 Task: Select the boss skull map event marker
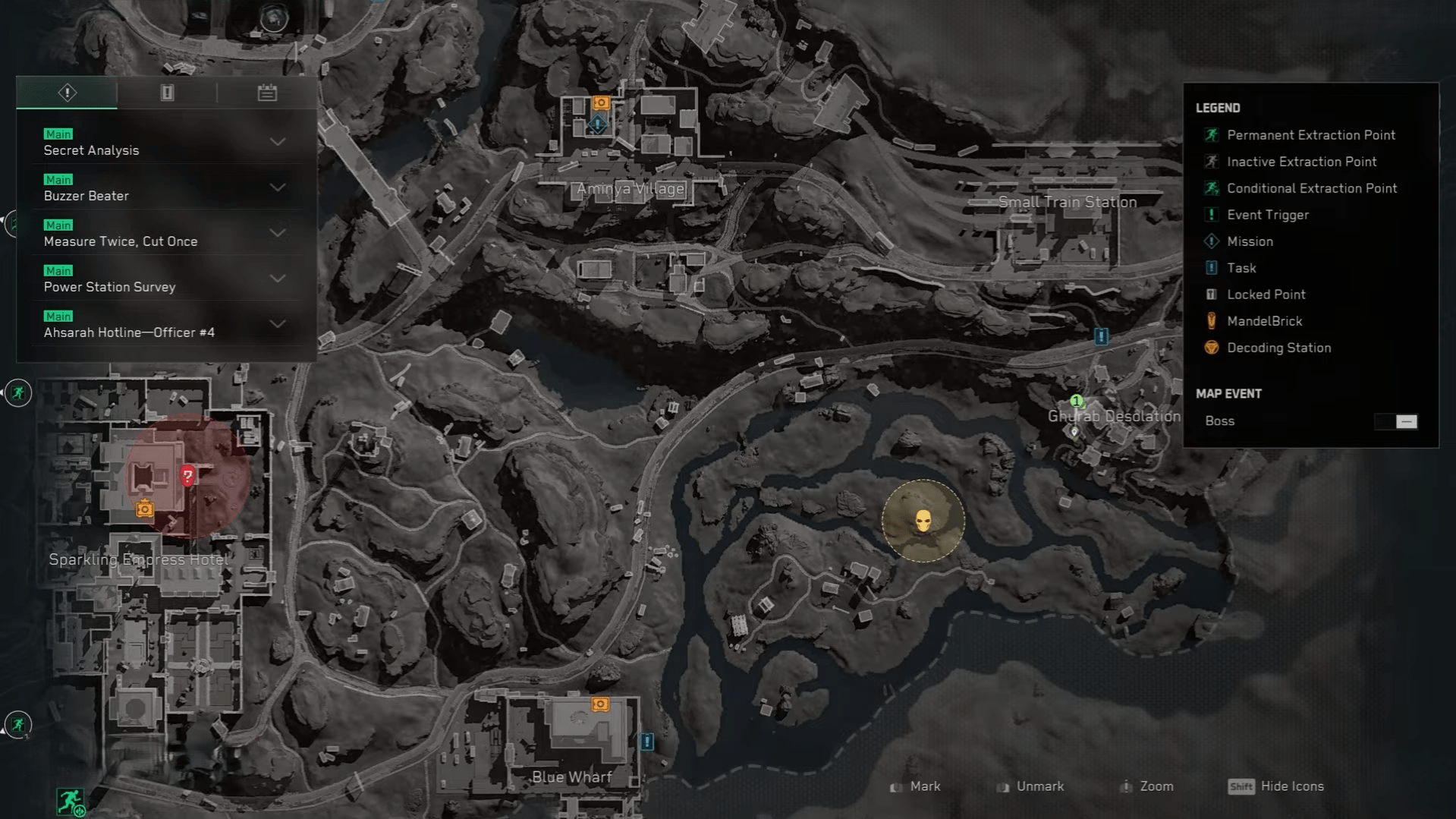pyautogui.click(x=923, y=520)
